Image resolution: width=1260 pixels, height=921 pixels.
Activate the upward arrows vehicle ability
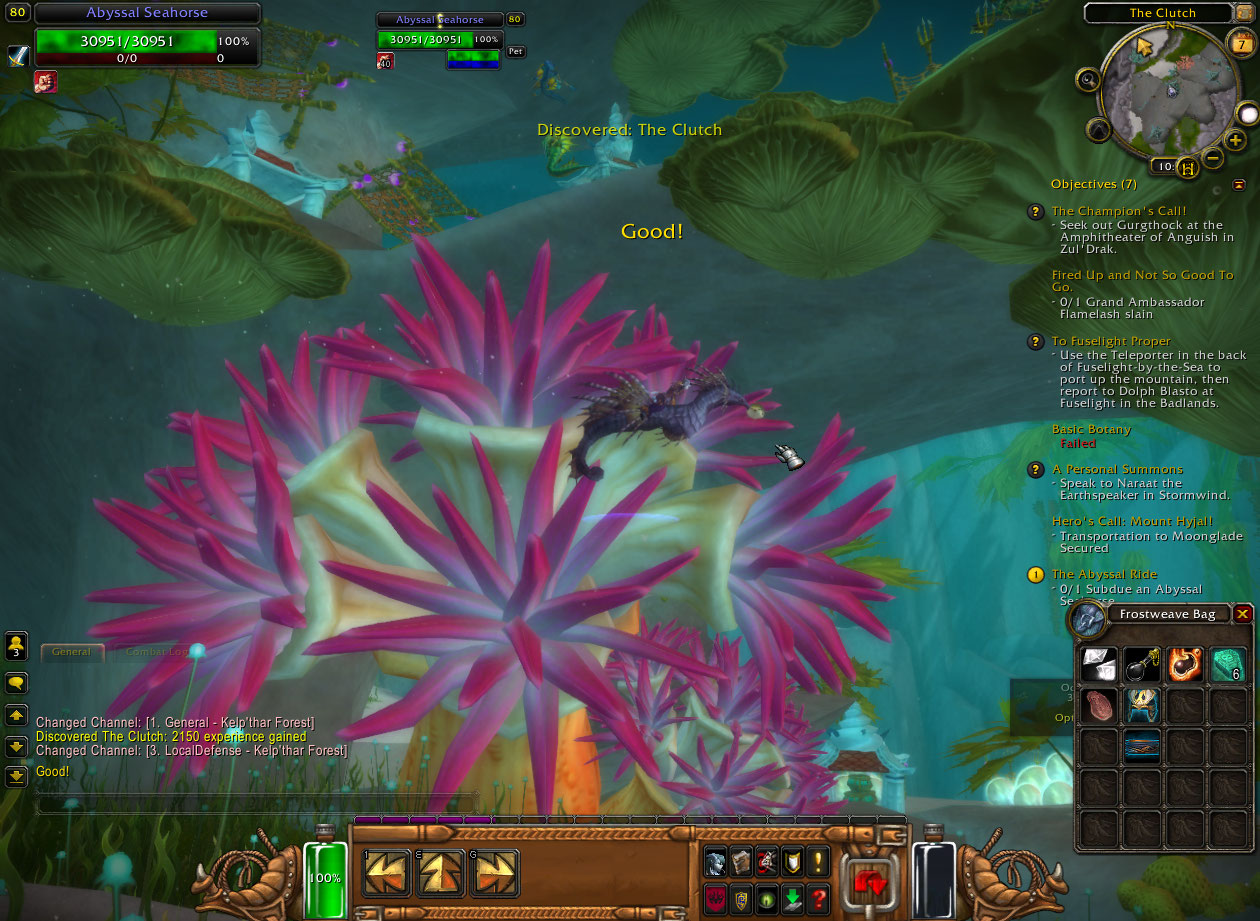pos(440,874)
